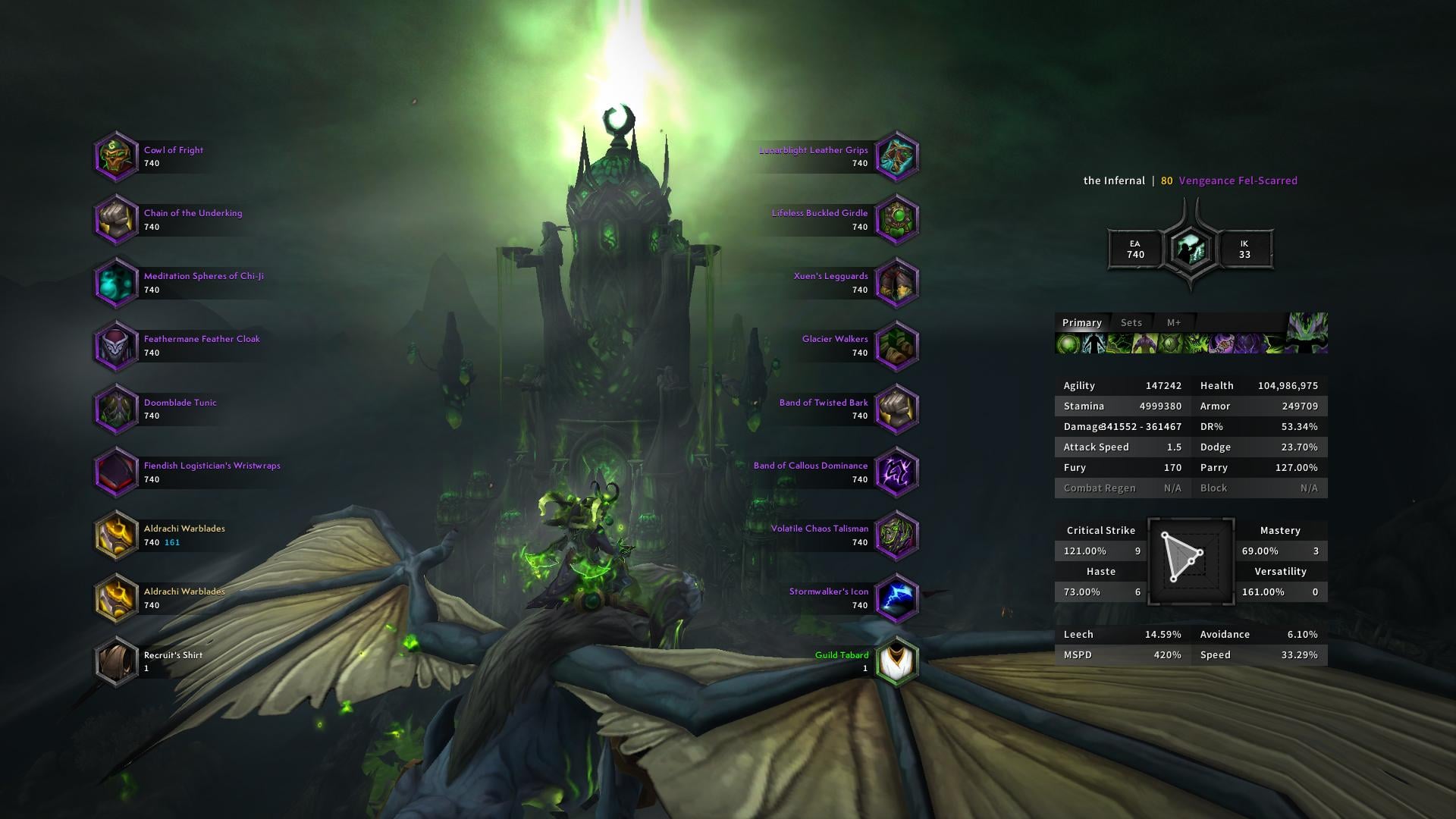Viewport: 1456px width, 819px height.
Task: Choose the Xuen's Legguards slot
Action: 896,282
